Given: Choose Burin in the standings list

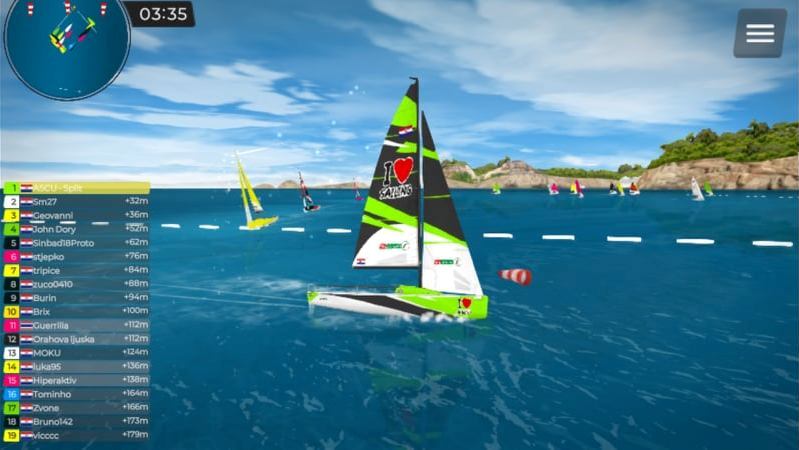Looking at the screenshot, I should [76, 297].
